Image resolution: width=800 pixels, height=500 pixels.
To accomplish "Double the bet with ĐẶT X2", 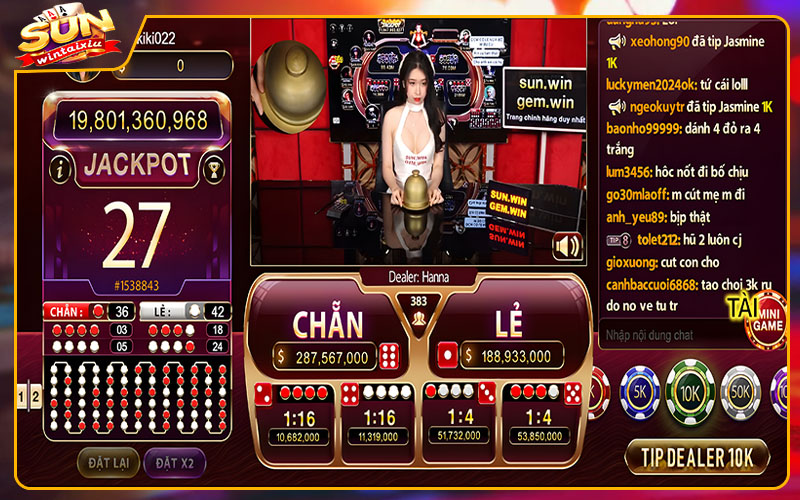I will 177,462.
